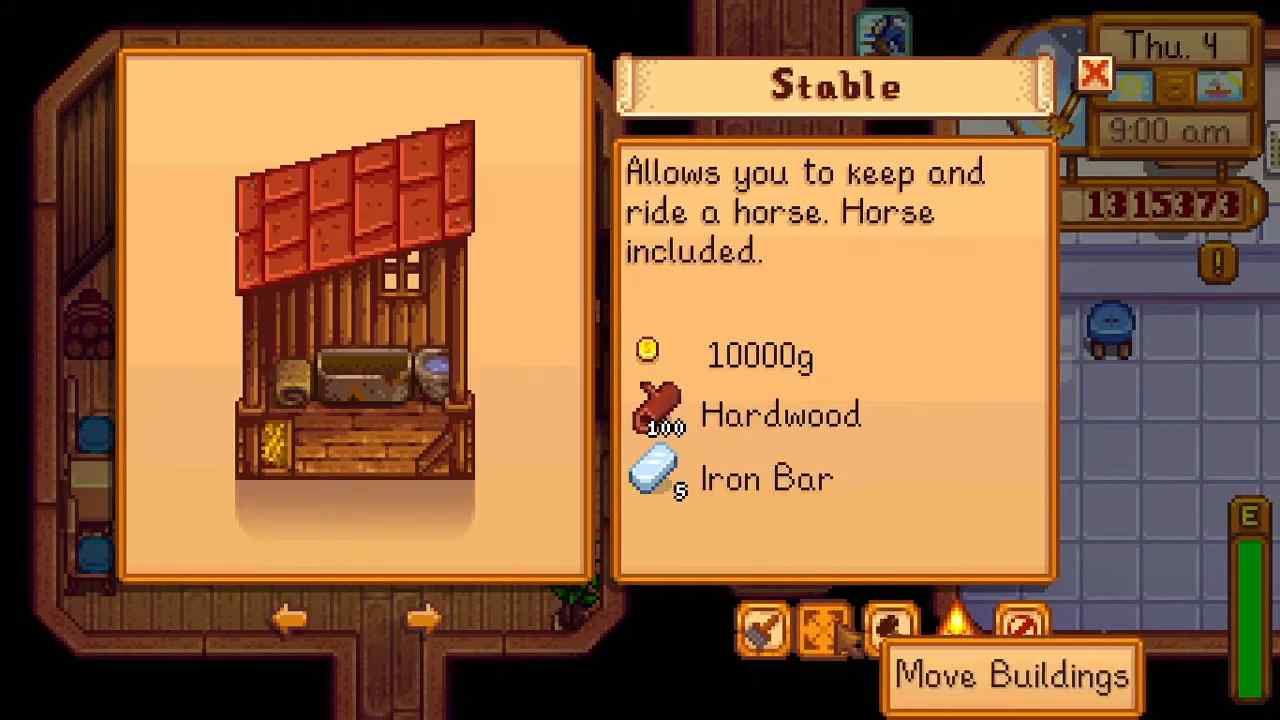Click the Move Buildings tooltip label
This screenshot has width=1280, height=720.
tap(1012, 675)
